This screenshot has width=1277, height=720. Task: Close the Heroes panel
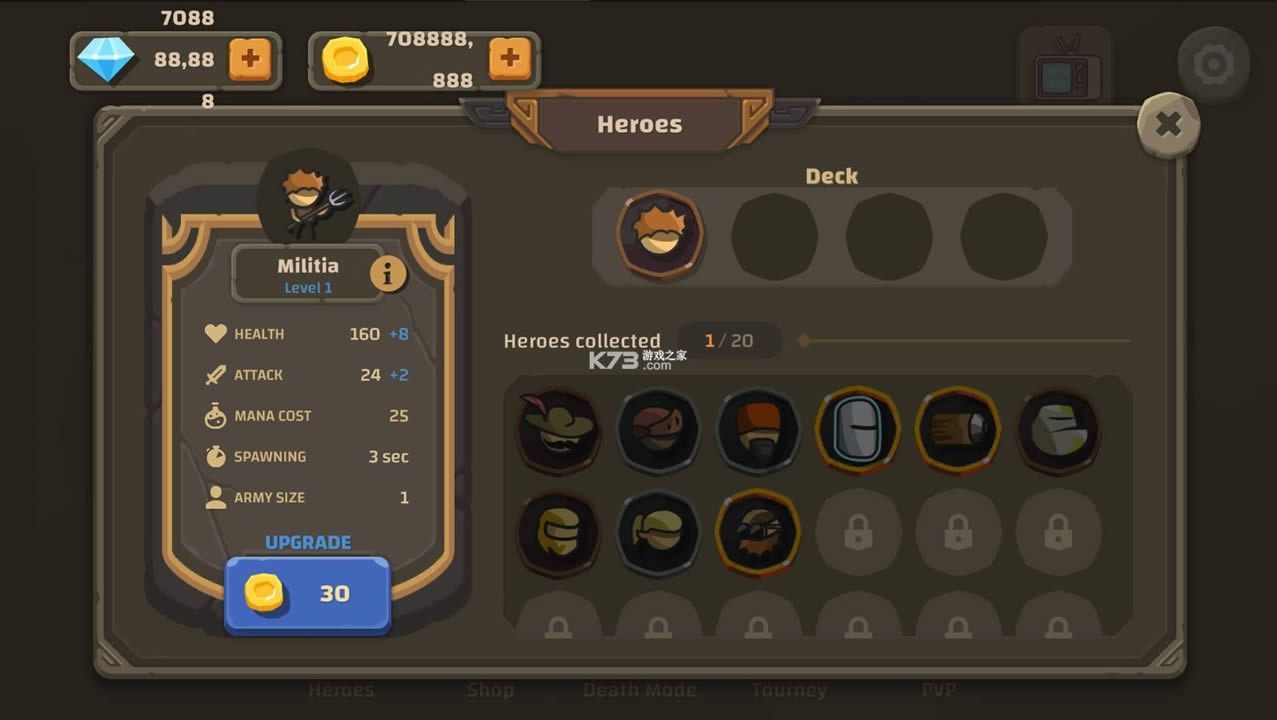[x=1168, y=125]
